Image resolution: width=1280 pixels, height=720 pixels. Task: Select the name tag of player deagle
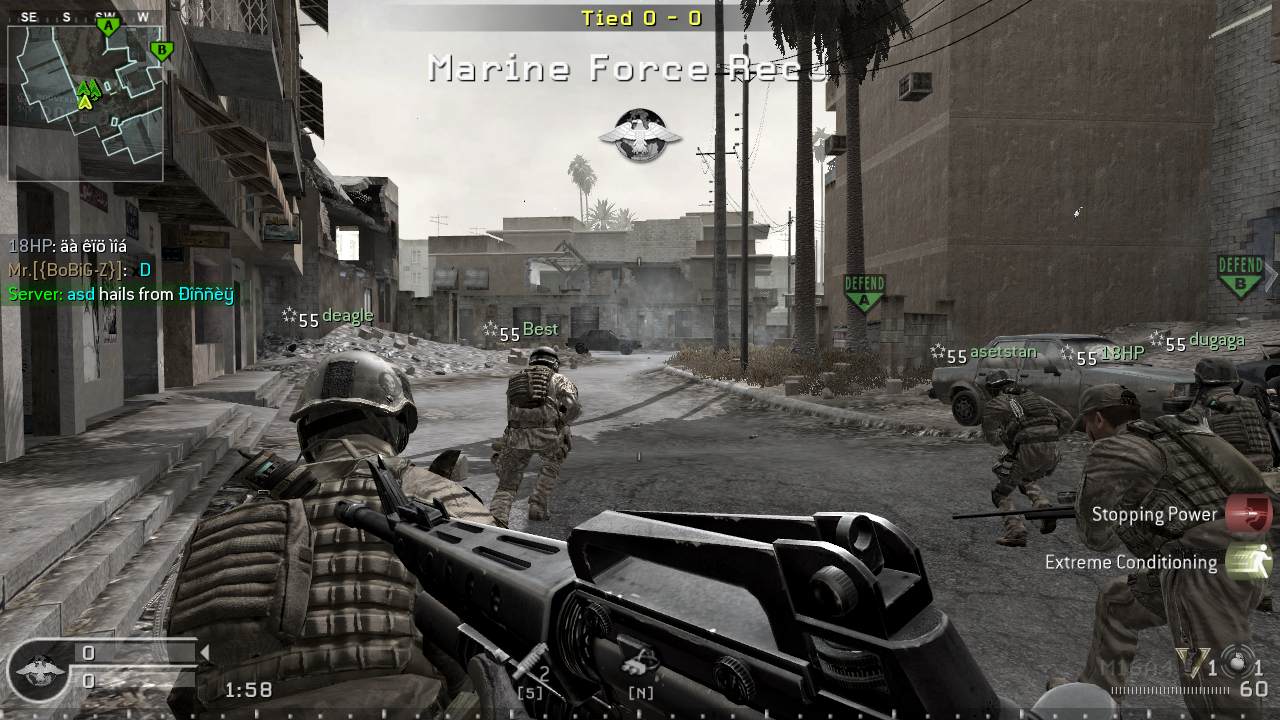[347, 316]
